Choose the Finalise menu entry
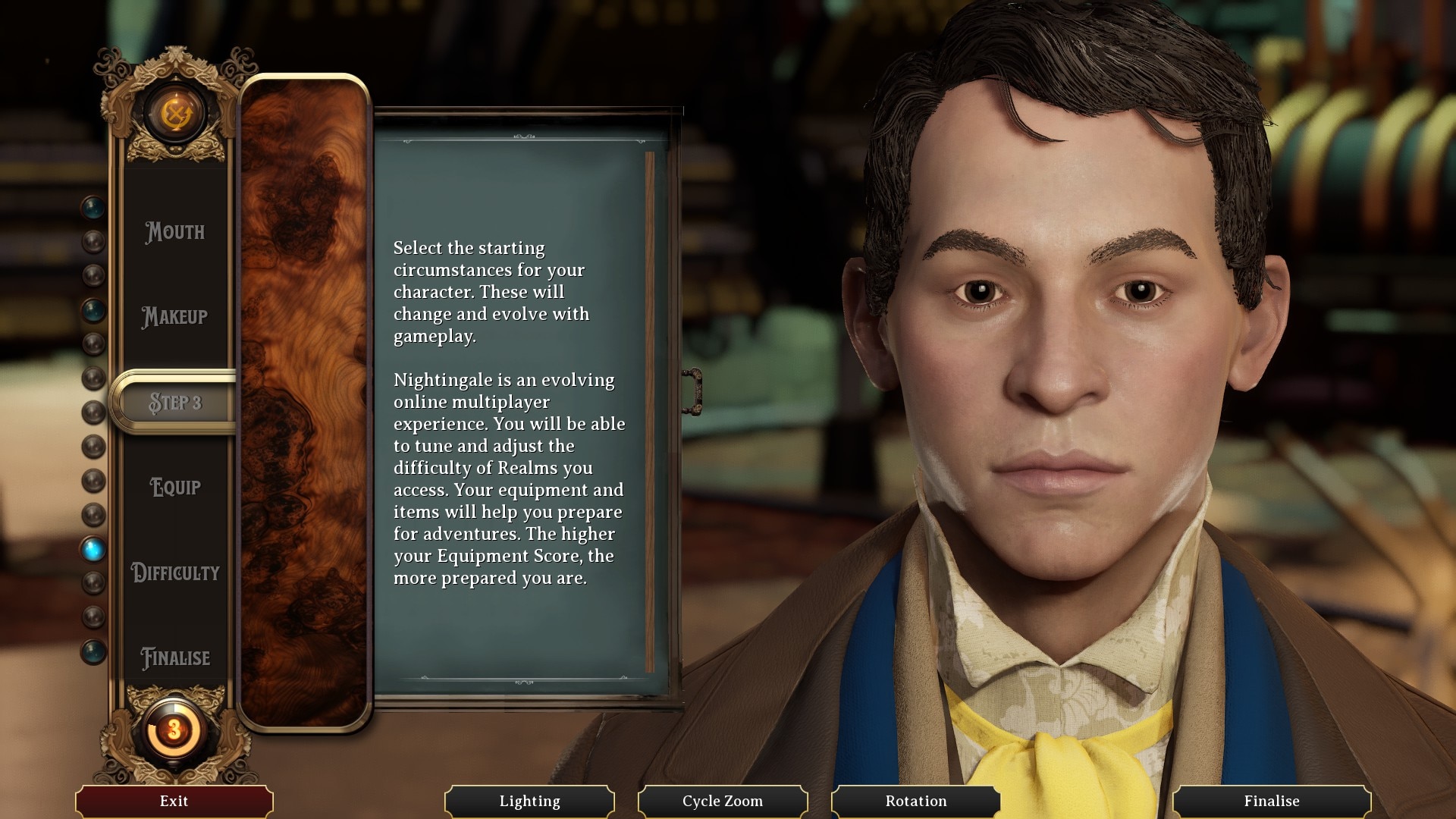Screen dimensions: 1456x819 (175, 657)
